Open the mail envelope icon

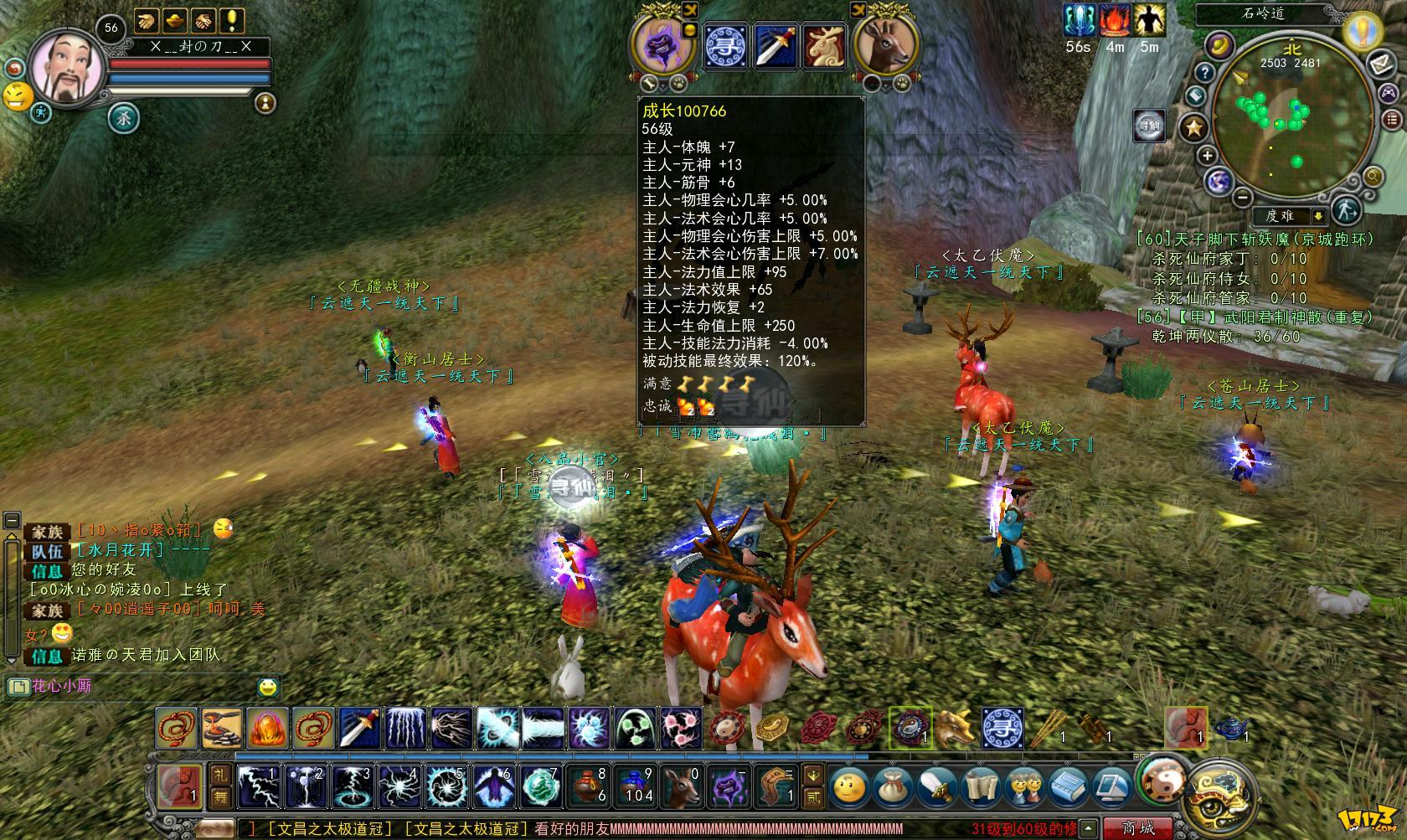coord(1380,64)
